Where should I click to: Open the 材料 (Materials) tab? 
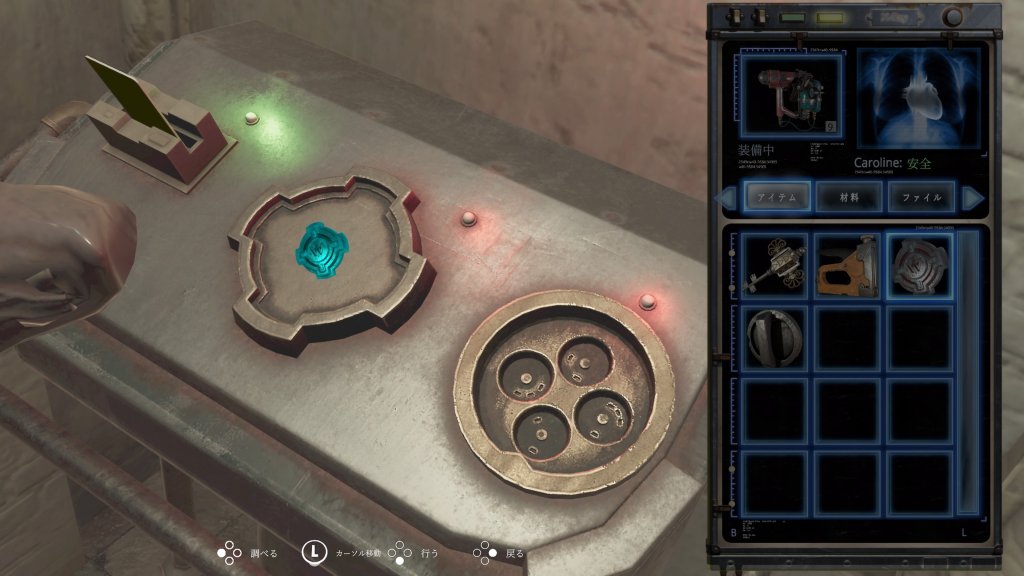(x=849, y=197)
